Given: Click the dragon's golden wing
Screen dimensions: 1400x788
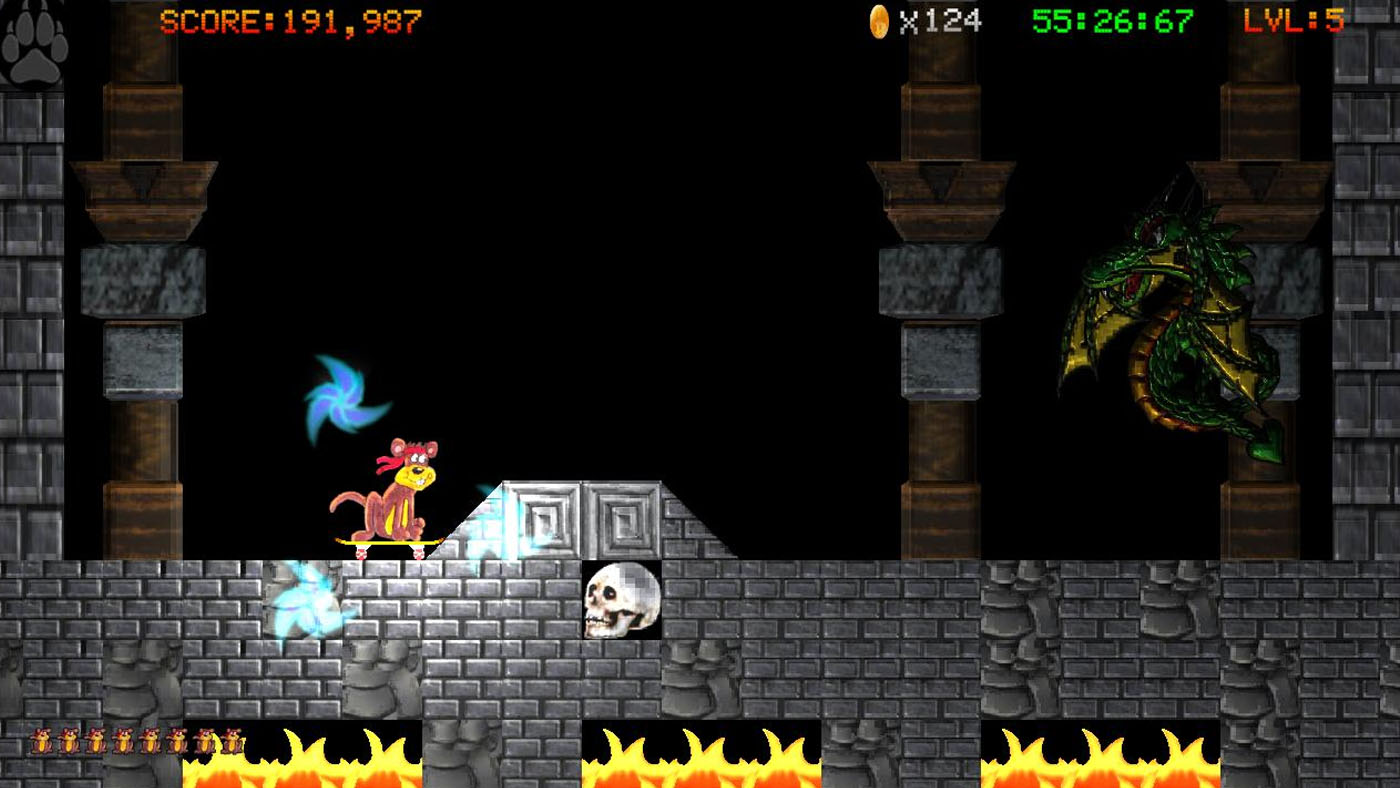Looking at the screenshot, I should (1100, 330).
